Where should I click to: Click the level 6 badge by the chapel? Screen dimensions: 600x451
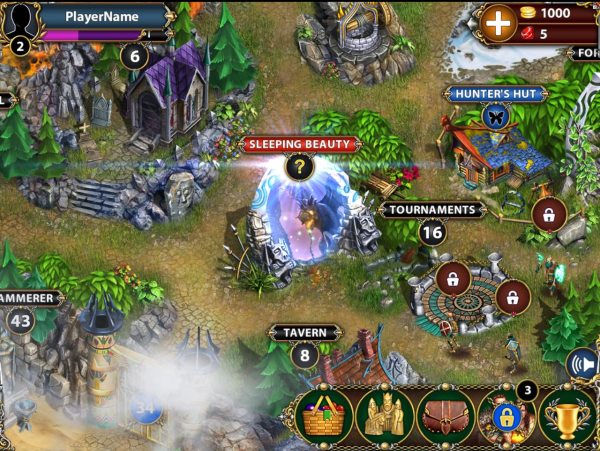[134, 56]
